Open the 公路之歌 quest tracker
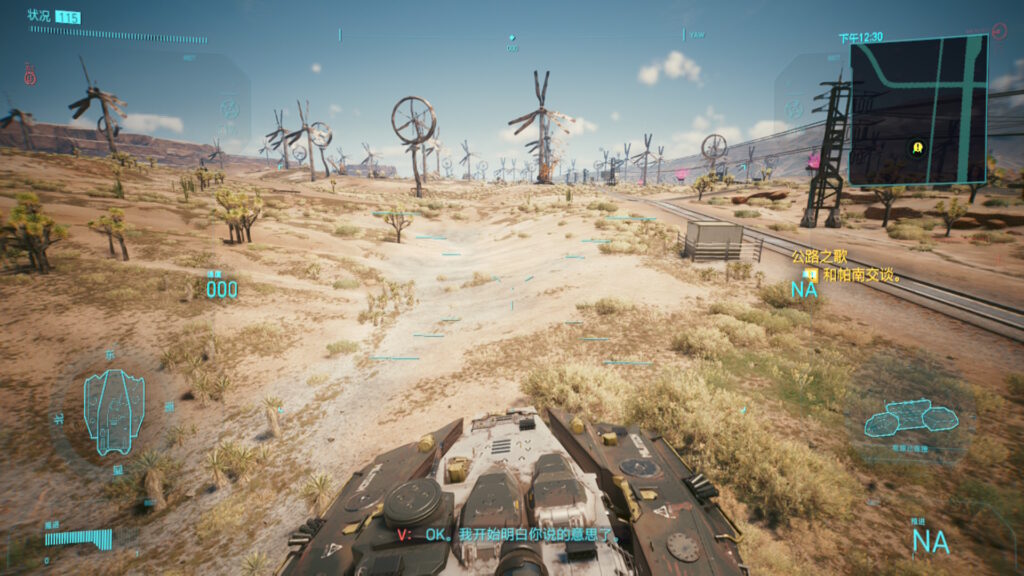Image resolution: width=1024 pixels, height=576 pixels. pyautogui.click(x=812, y=257)
